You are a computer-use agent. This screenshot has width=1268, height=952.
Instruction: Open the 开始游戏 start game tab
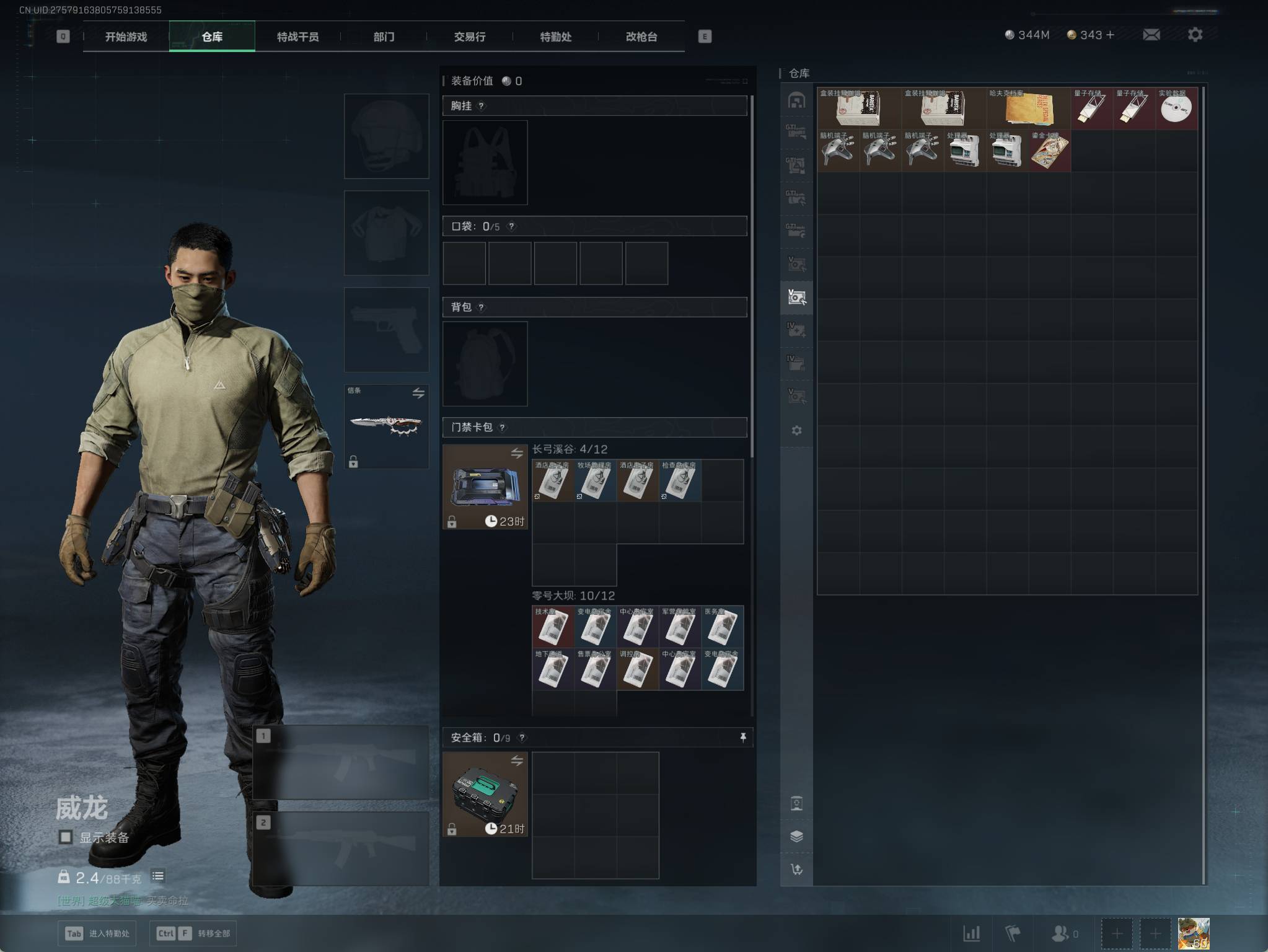pyautogui.click(x=126, y=37)
